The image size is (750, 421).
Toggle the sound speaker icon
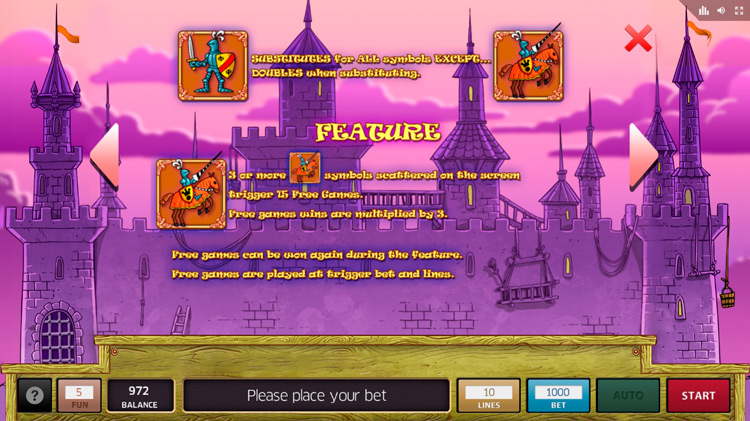[721, 10]
